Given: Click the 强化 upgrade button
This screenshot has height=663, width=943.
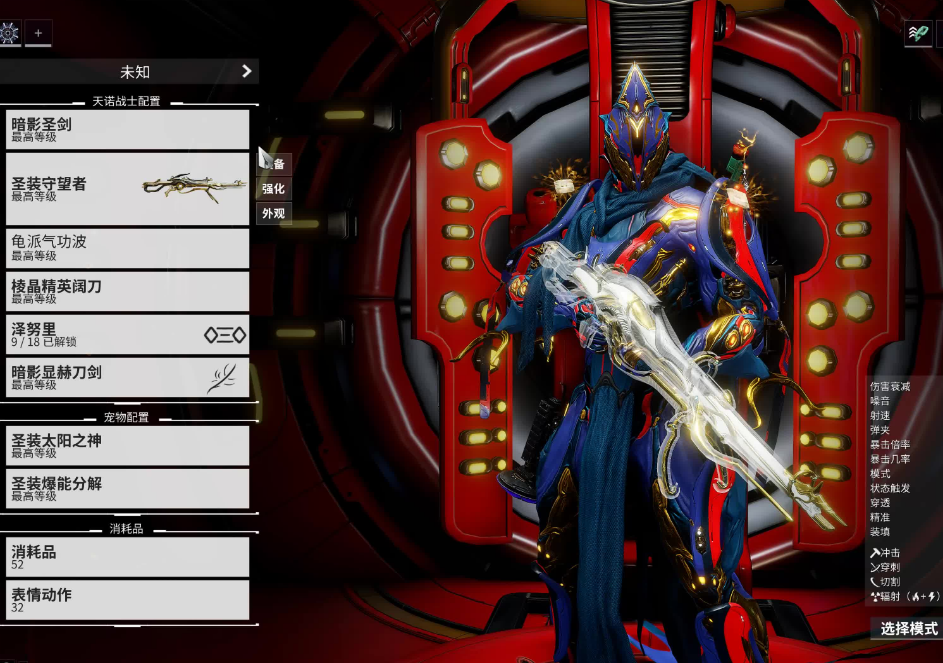Looking at the screenshot, I should 273,188.
